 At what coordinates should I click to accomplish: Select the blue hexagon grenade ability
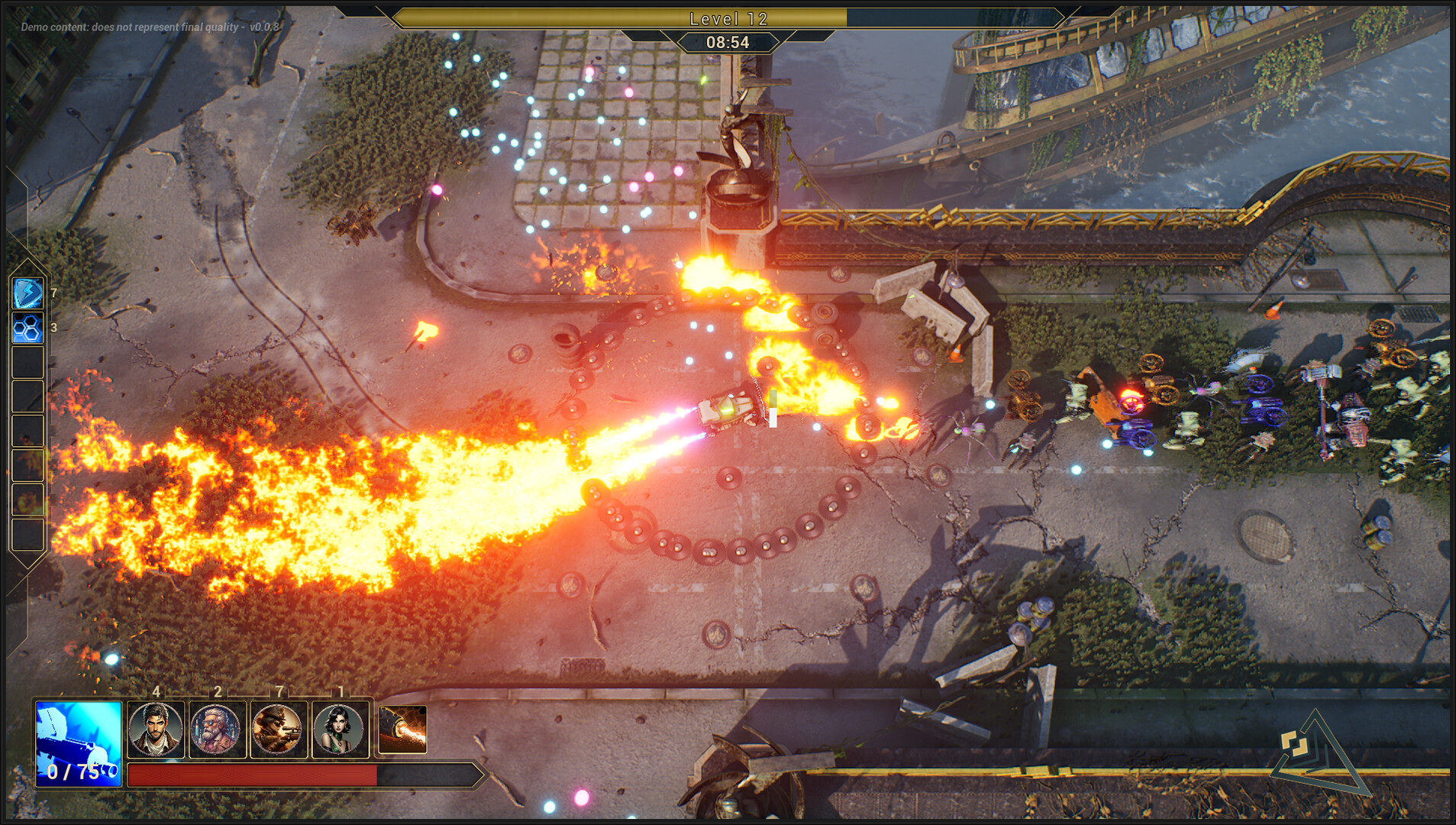point(27,328)
